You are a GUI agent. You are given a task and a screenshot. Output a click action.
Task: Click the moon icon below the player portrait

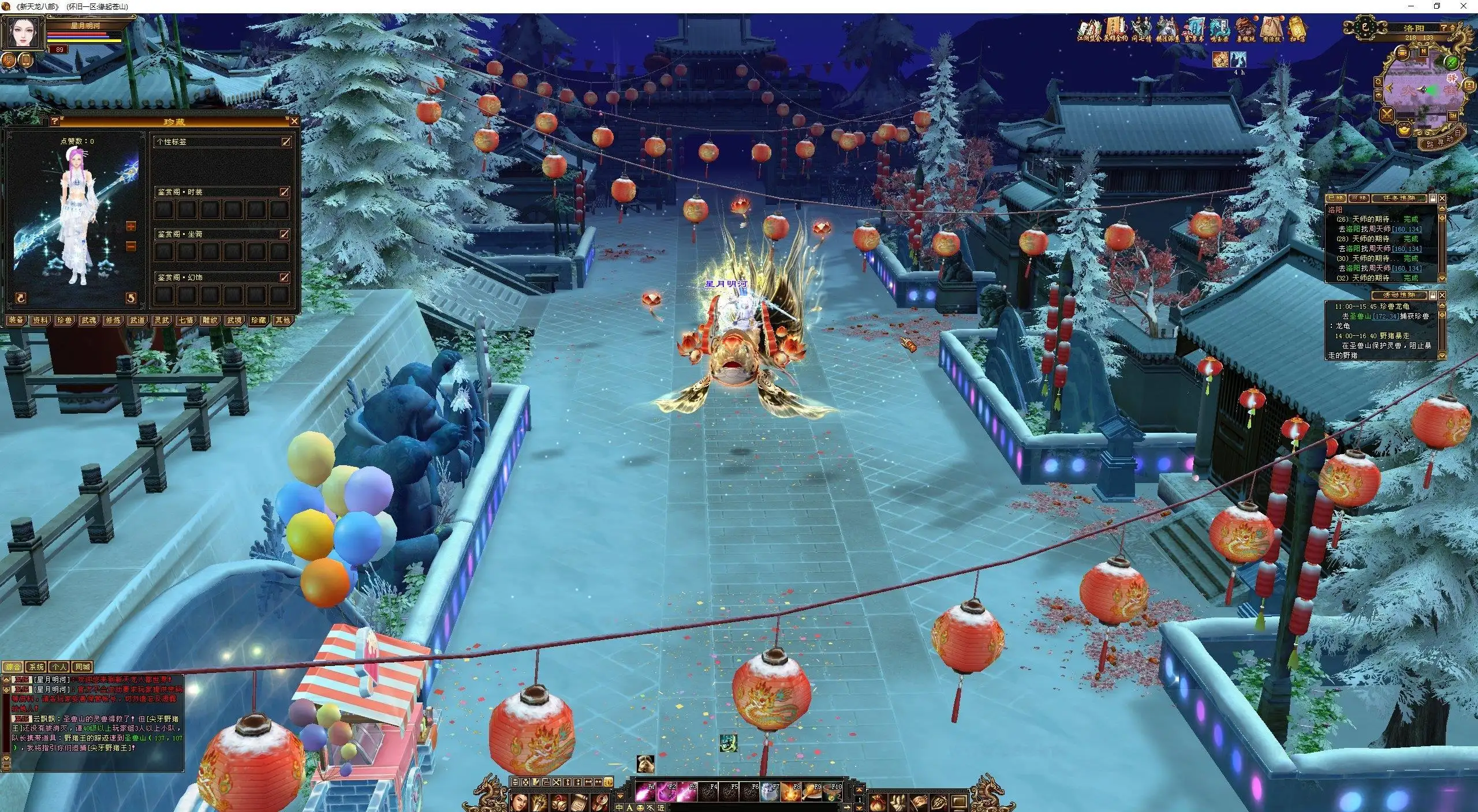(x=9, y=59)
